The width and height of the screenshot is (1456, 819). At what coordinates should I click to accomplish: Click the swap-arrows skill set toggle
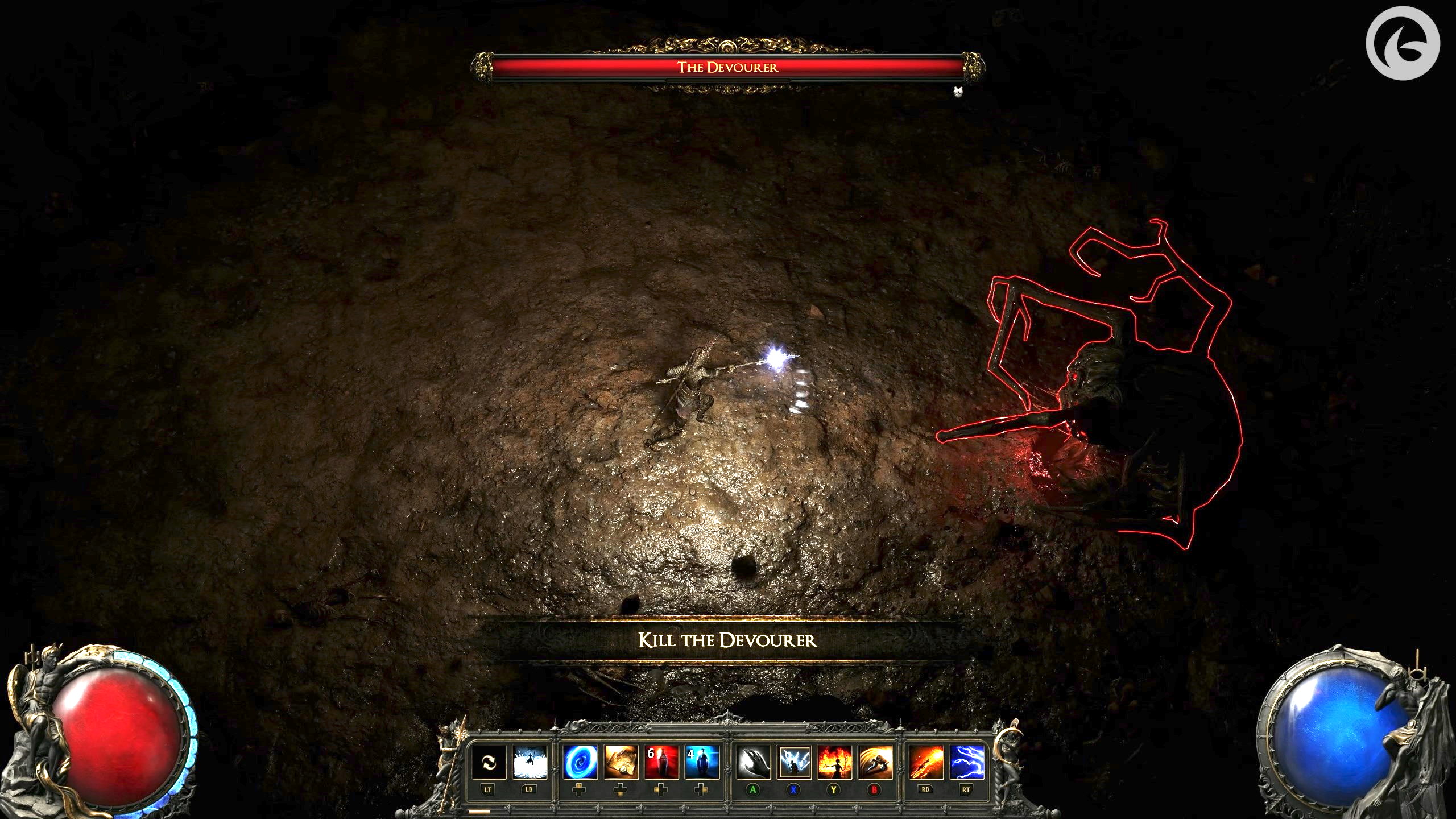tap(488, 762)
